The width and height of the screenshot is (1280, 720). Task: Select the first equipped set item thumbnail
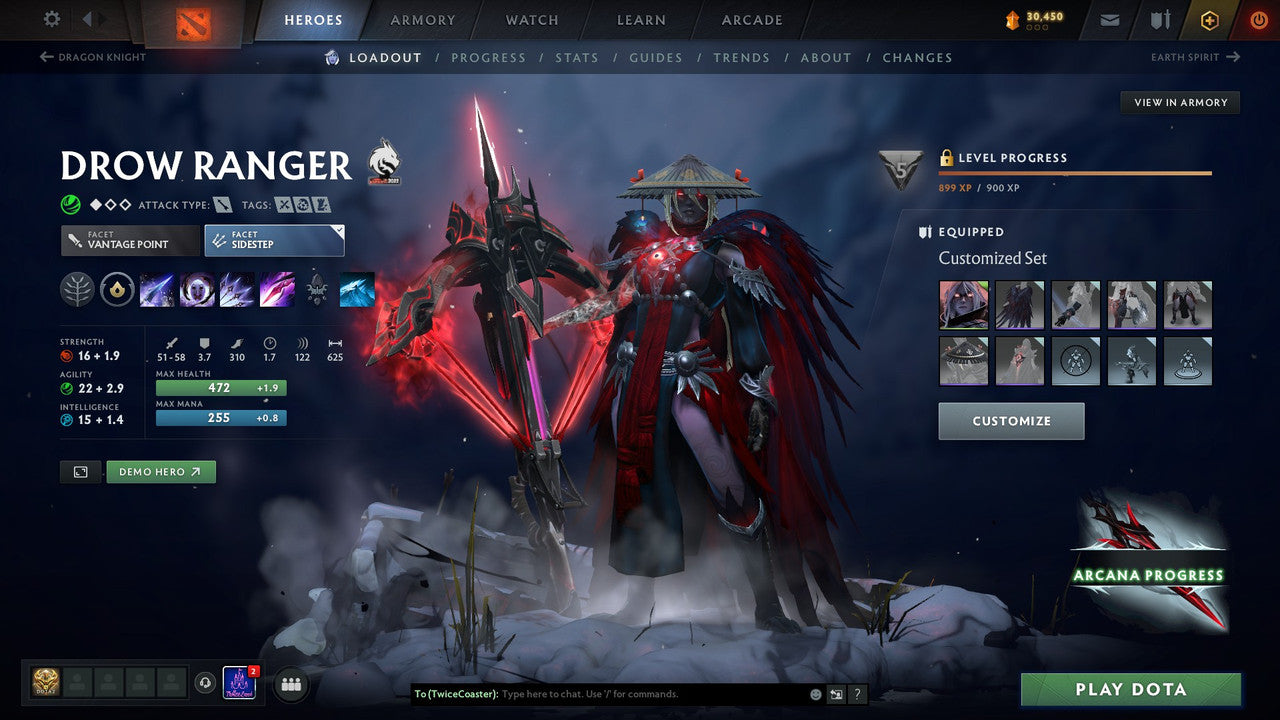[x=964, y=304]
